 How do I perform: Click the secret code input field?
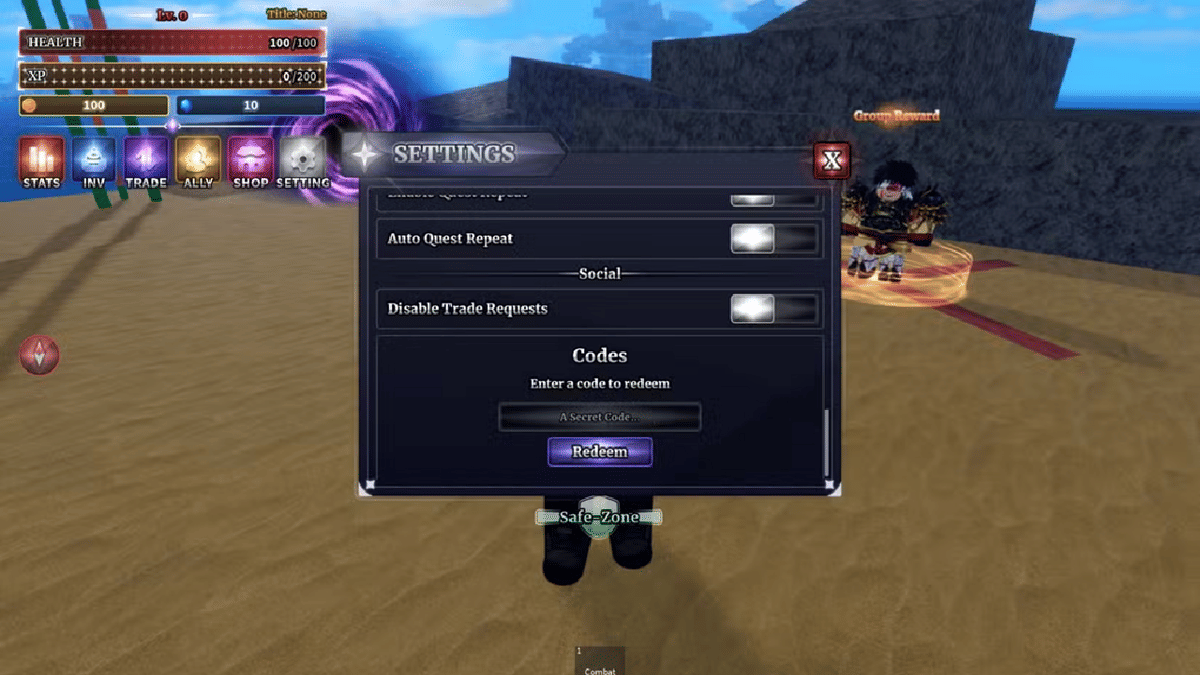pyautogui.click(x=599, y=417)
